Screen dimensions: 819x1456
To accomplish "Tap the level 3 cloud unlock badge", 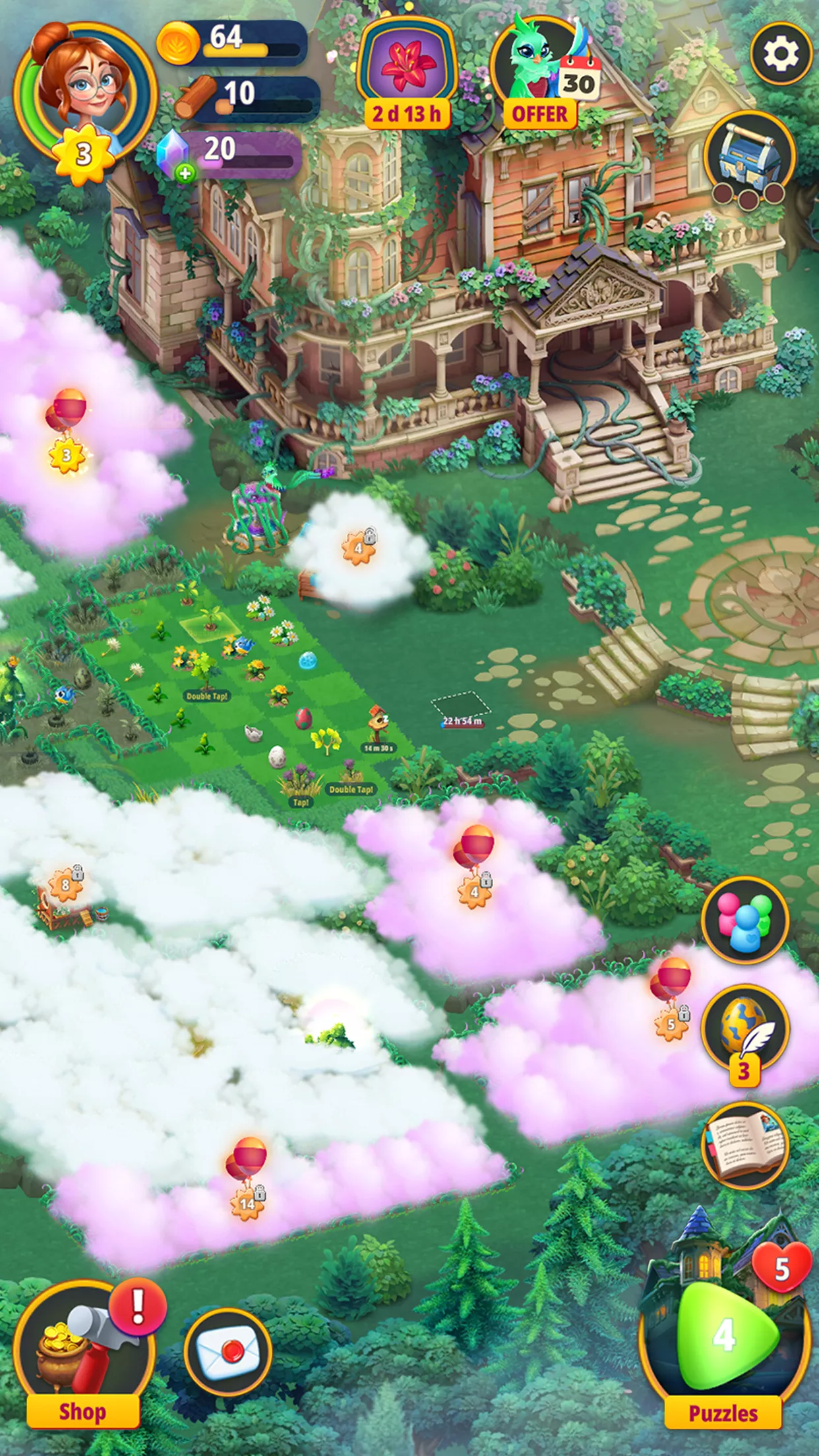I will click(x=67, y=455).
